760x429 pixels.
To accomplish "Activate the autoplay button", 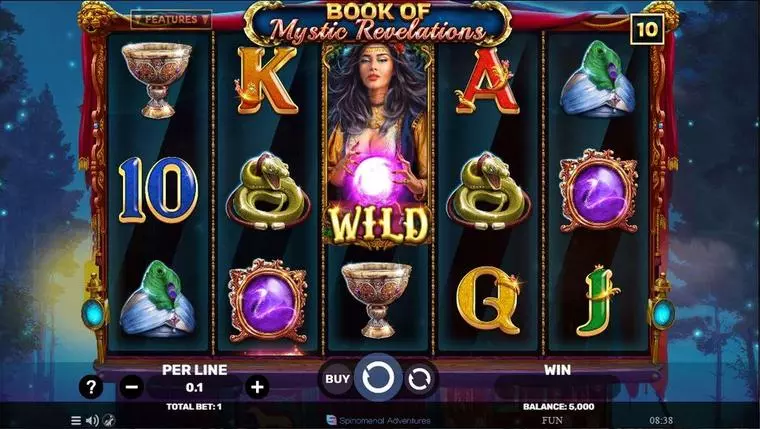I will pos(420,378).
